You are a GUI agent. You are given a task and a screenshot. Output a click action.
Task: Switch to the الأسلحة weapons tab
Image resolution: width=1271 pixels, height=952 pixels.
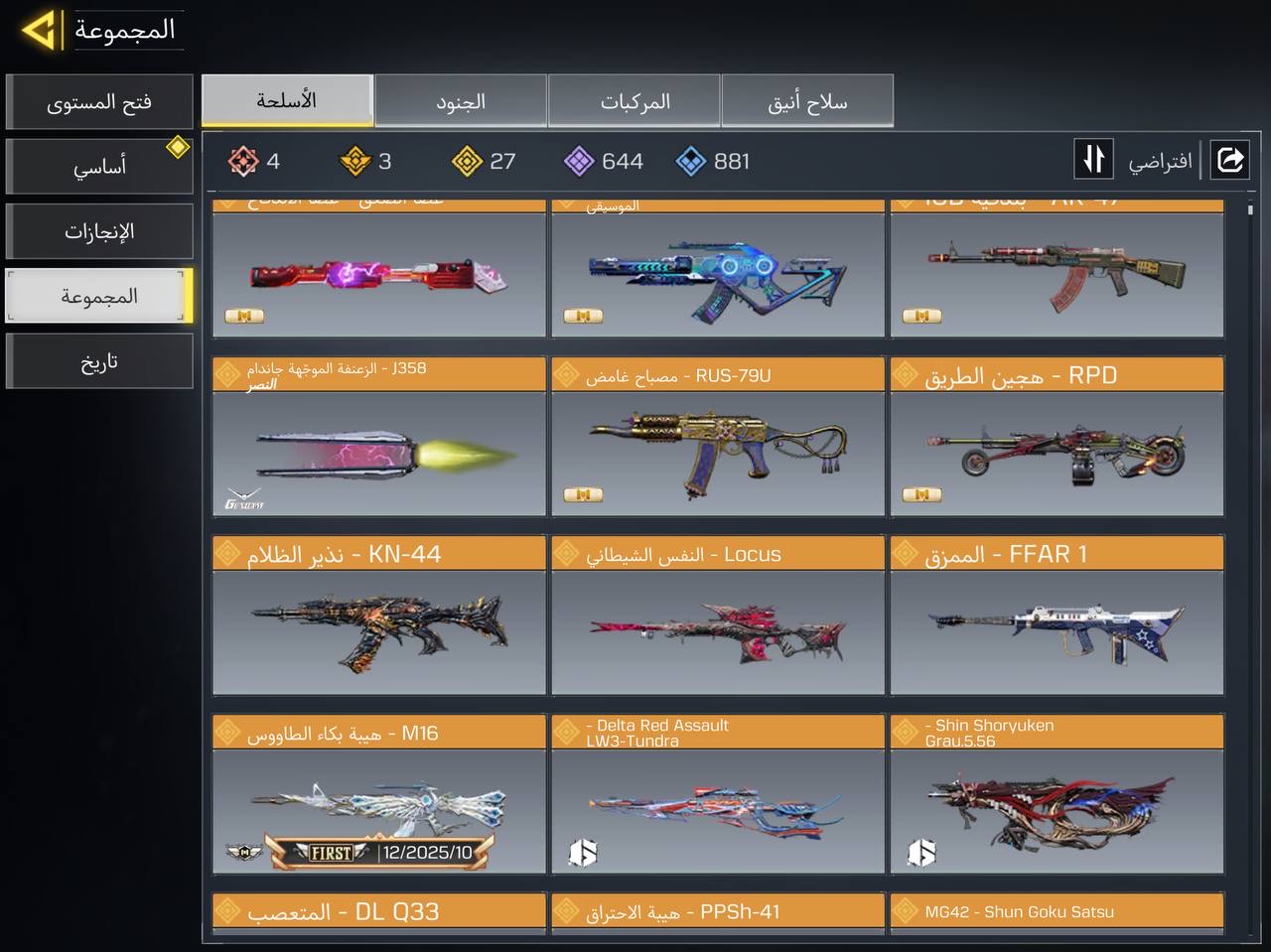click(287, 100)
